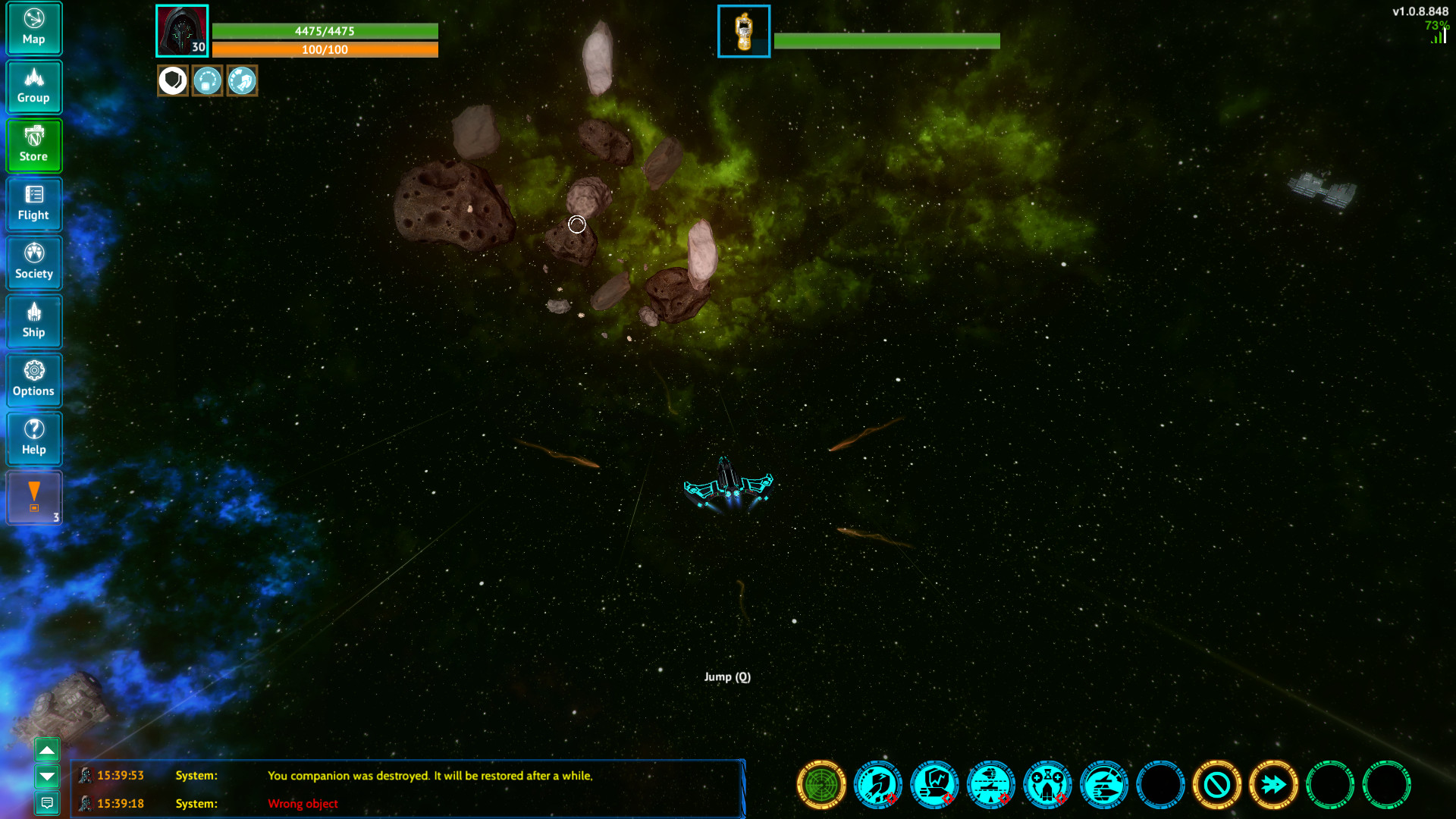
Task: Activate the hourglass drone skill
Action: click(x=1047, y=786)
